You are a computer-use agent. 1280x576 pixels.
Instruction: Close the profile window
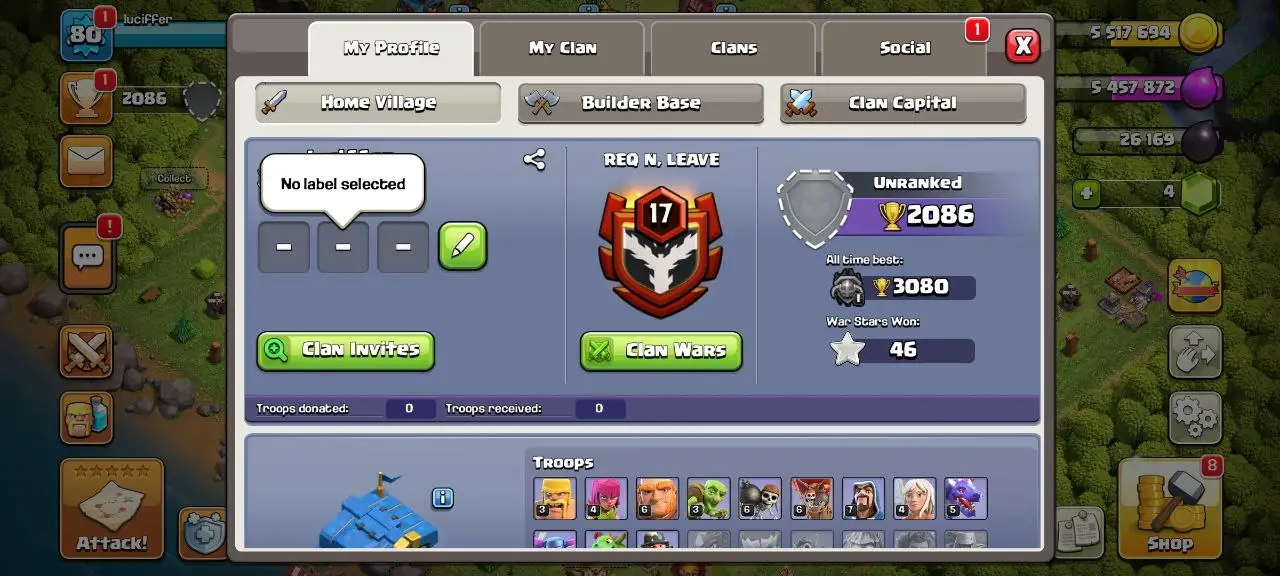pos(1022,46)
